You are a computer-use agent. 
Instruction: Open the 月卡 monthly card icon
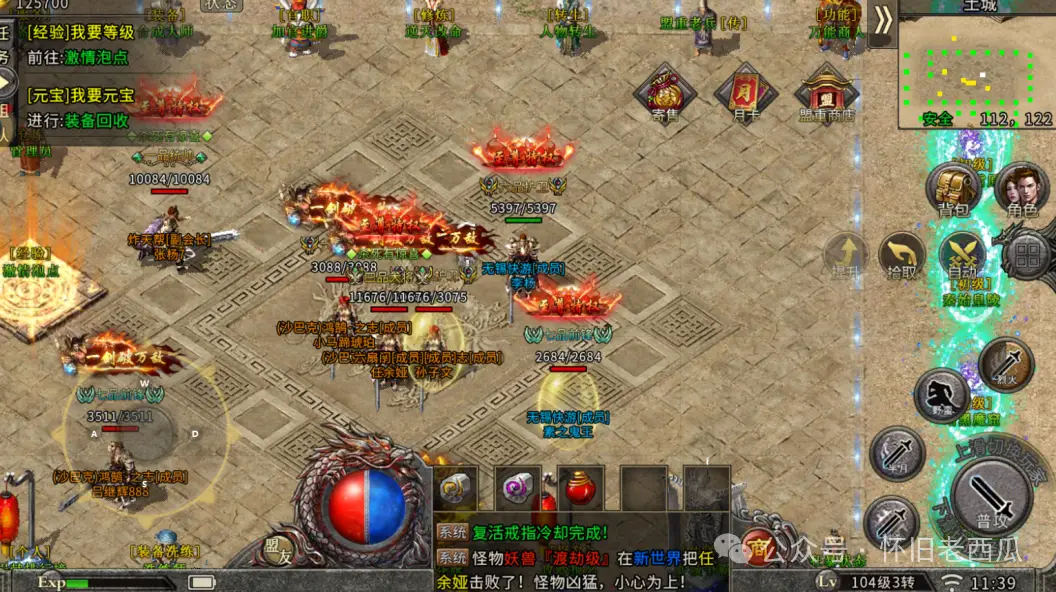pyautogui.click(x=745, y=92)
